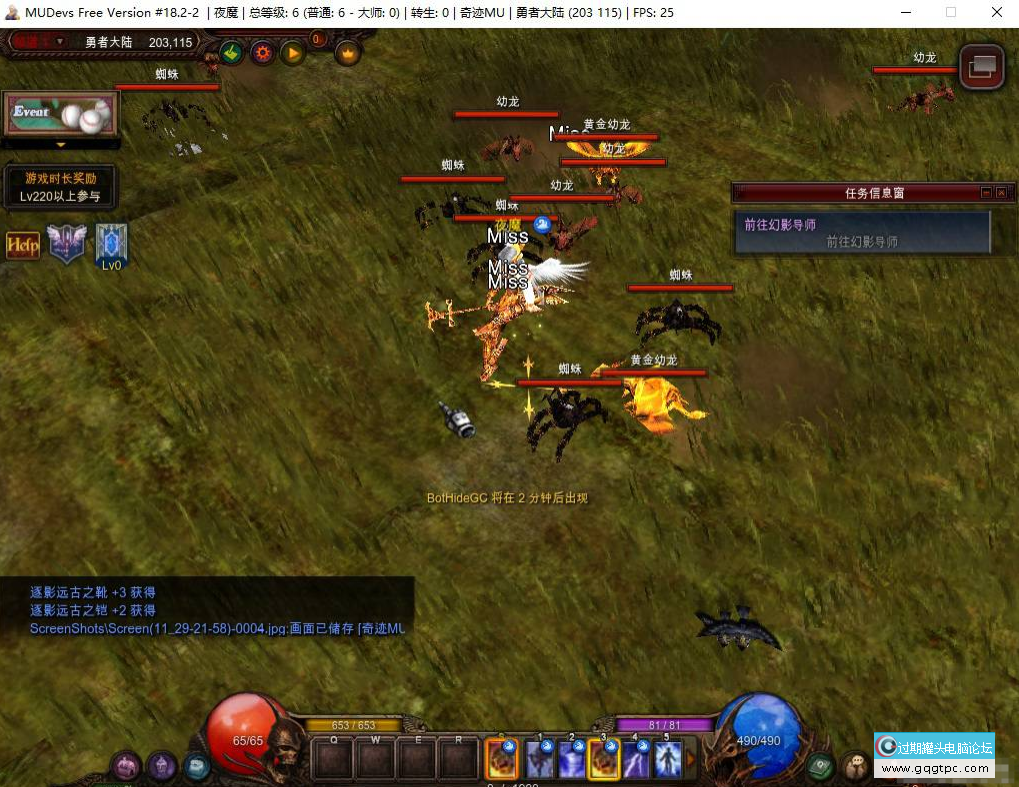
Task: Expand the map name dropdown arrow
Action: point(60,42)
